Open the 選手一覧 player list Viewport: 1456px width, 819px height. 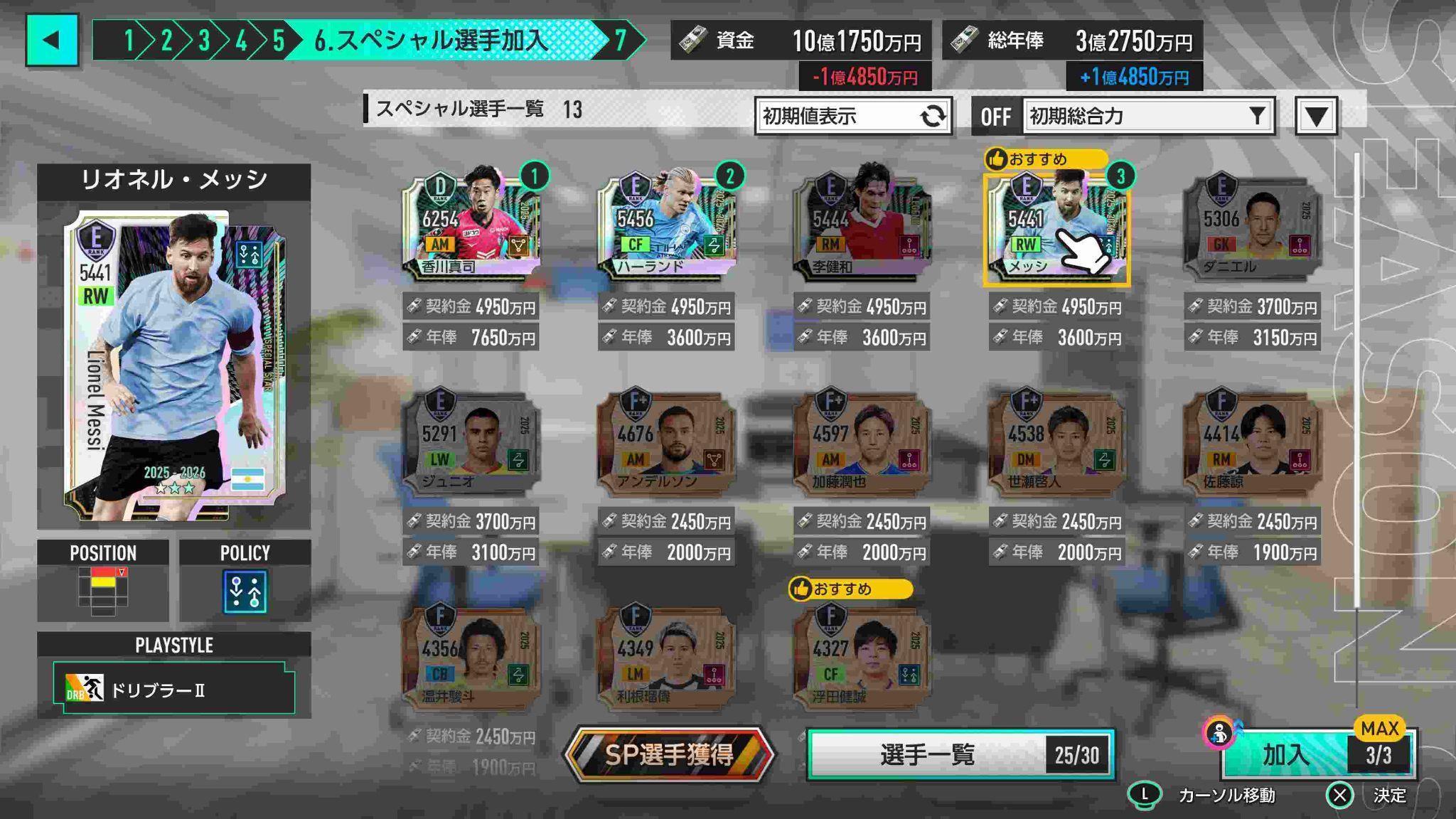pos(960,754)
